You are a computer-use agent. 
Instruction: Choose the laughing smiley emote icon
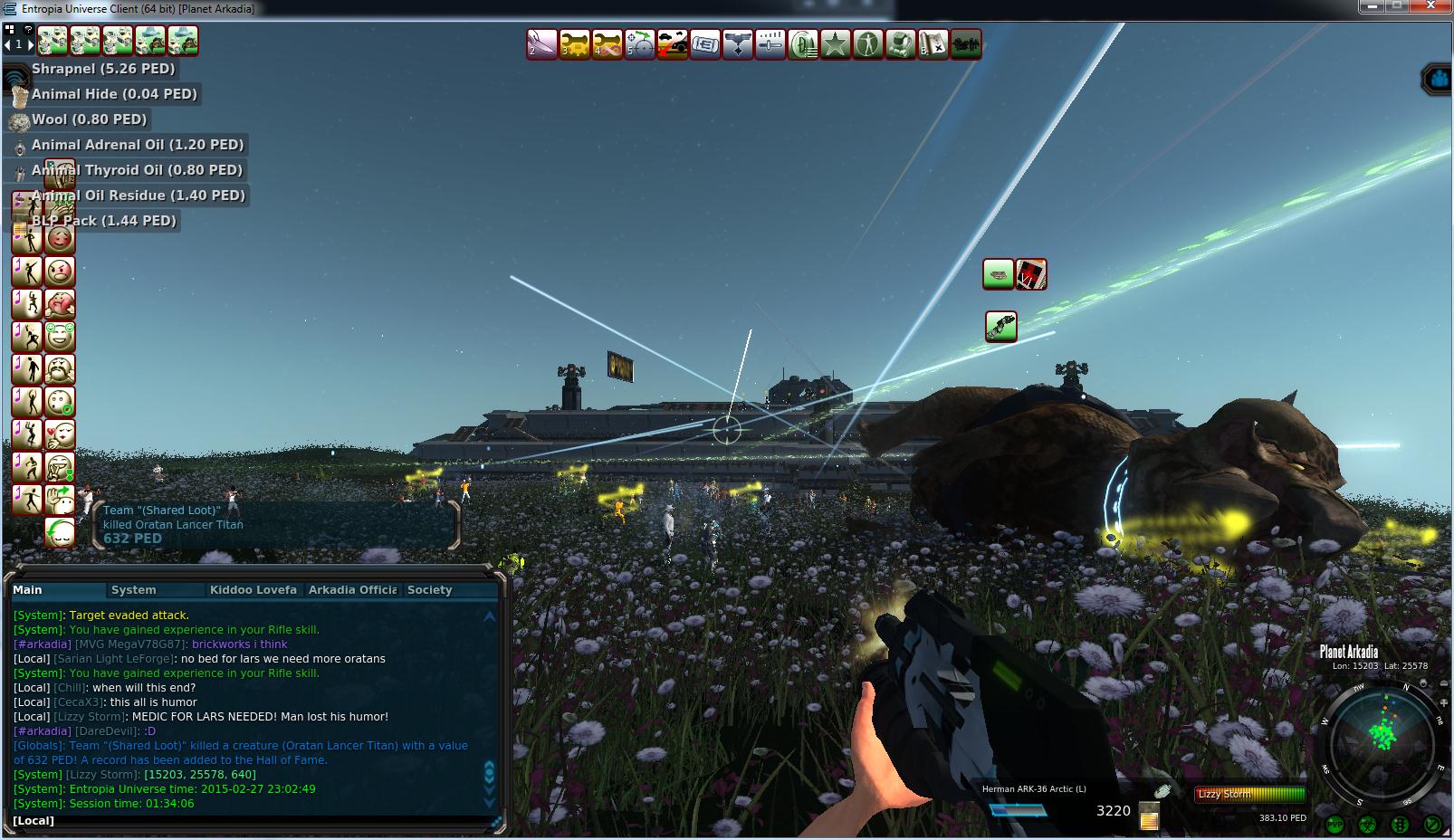[x=60, y=337]
